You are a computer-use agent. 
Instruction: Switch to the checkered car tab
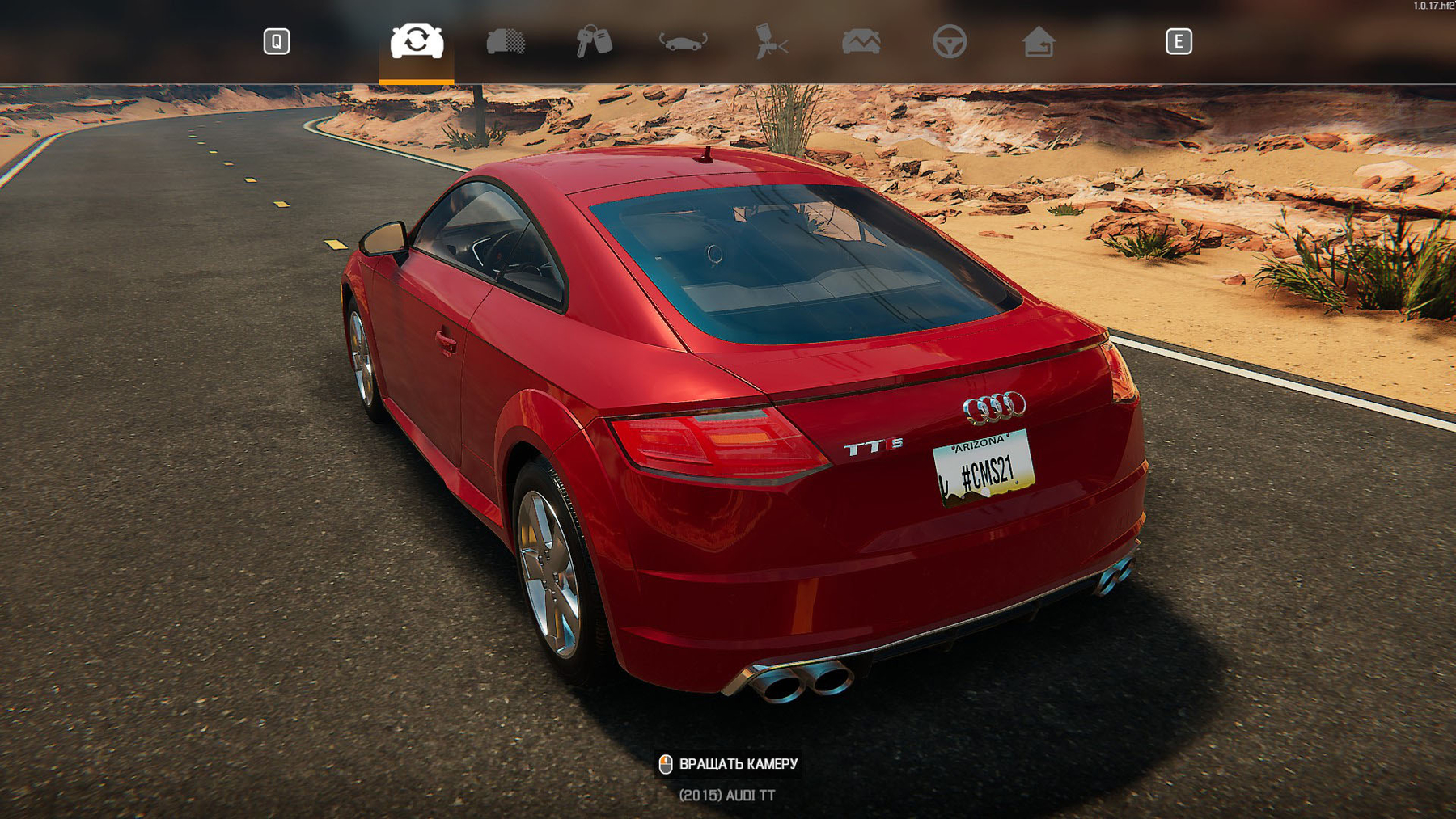pyautogui.click(x=506, y=41)
